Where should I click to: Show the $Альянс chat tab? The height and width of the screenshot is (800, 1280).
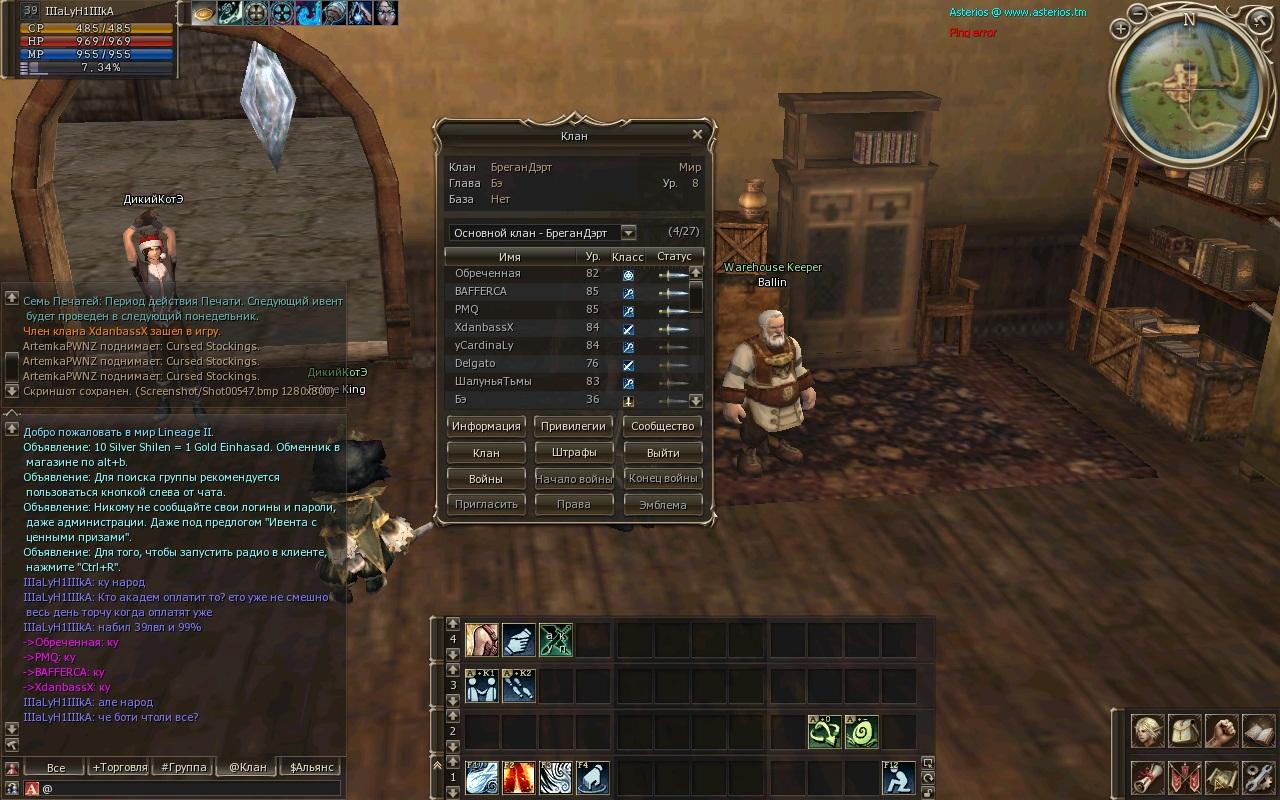coord(312,768)
